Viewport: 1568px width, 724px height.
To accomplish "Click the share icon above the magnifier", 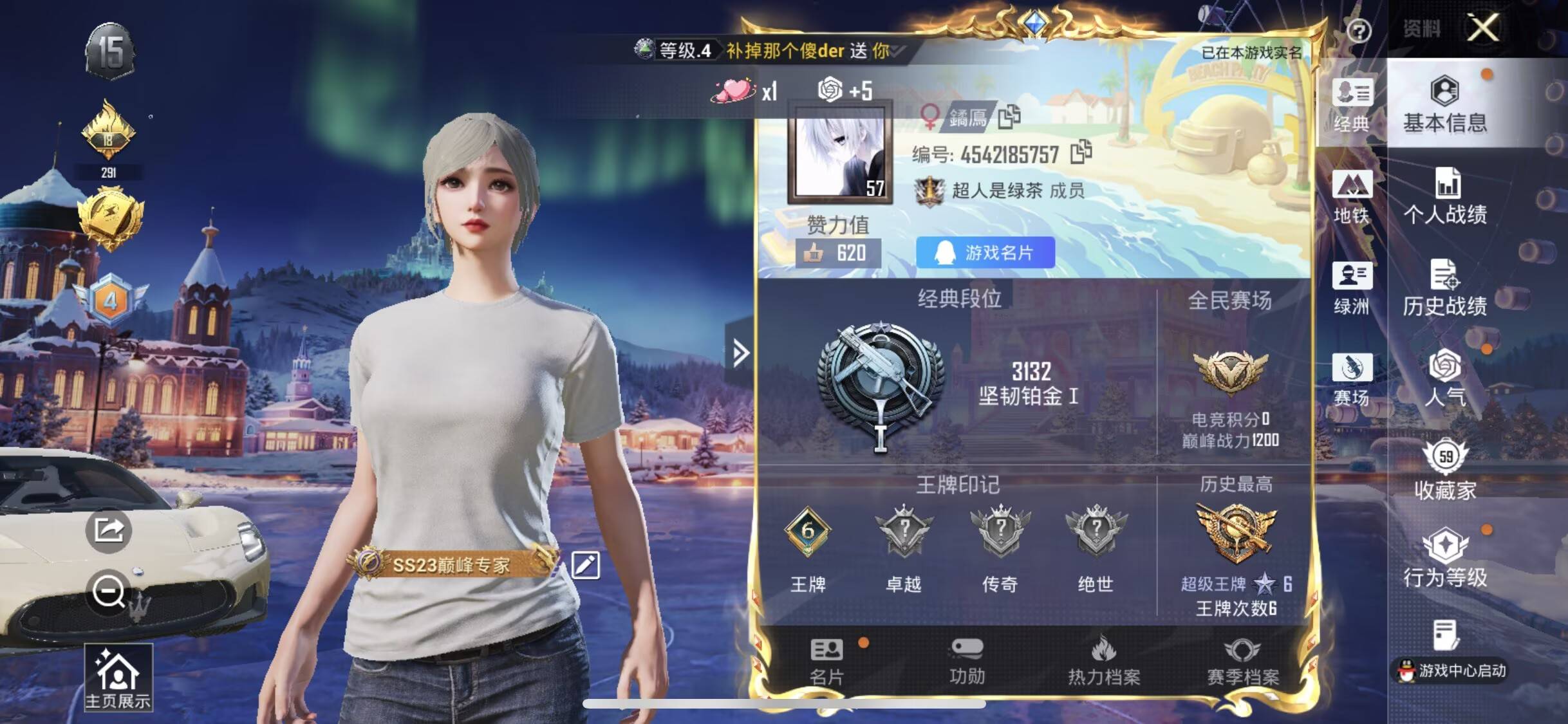I will click(x=109, y=530).
